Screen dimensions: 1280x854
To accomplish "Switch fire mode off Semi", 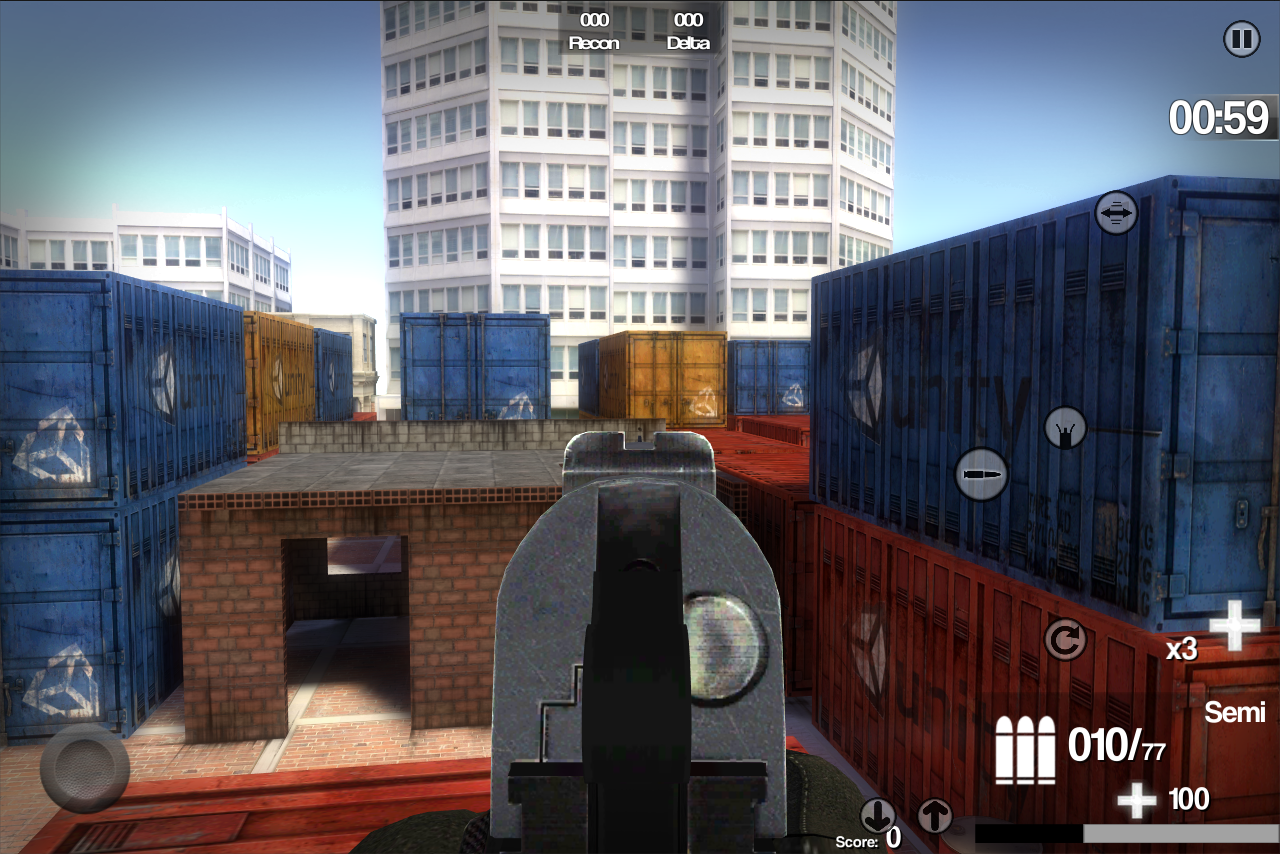I will pos(1234,713).
